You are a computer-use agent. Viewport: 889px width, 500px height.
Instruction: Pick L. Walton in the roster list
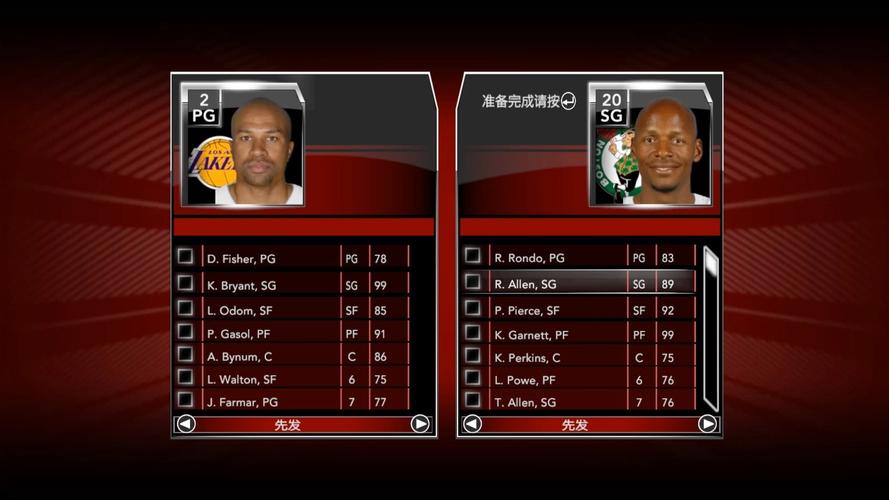tap(270, 379)
